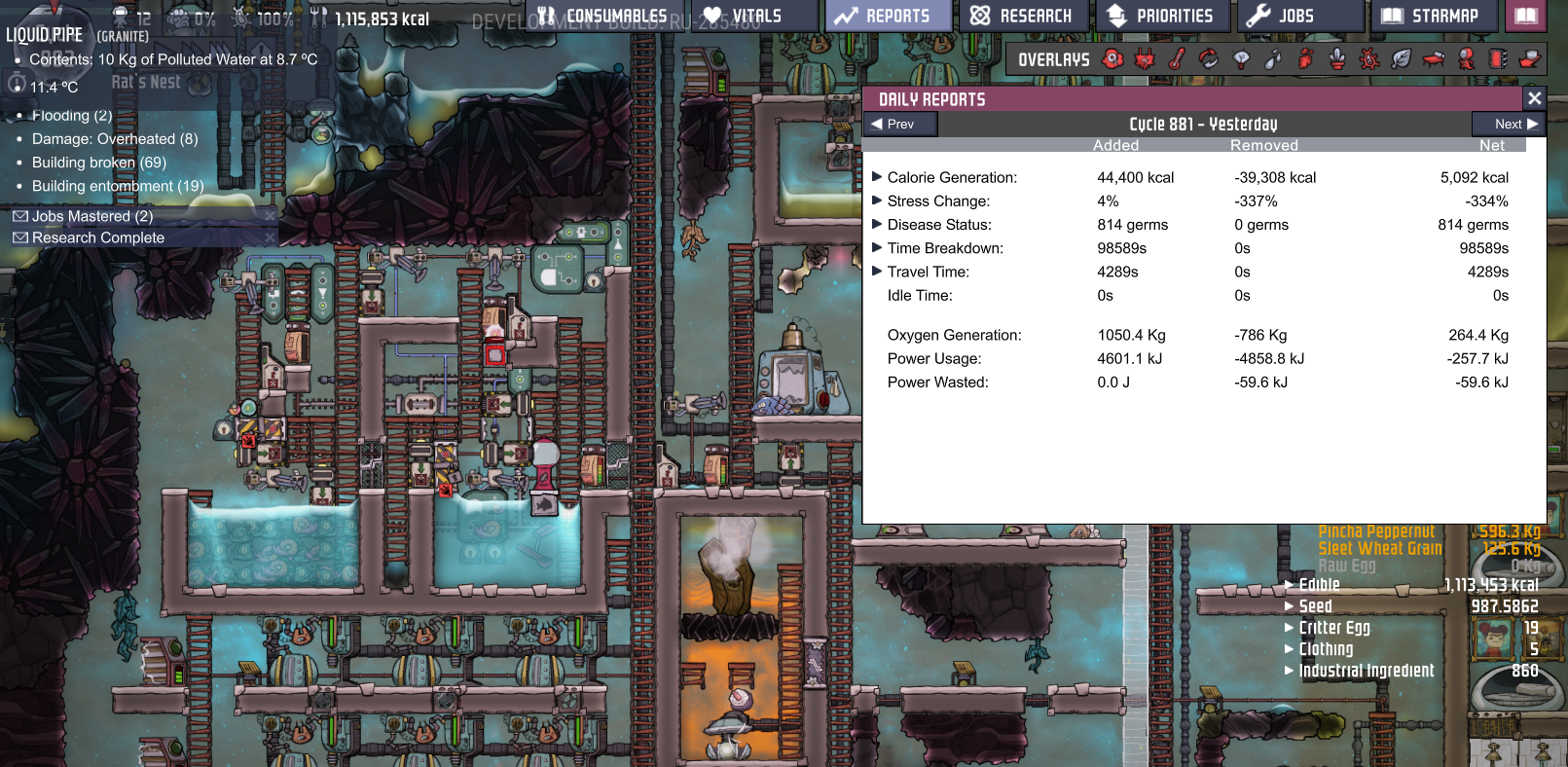Click the duplicant count indicator
1568x767 pixels.
click(x=132, y=15)
